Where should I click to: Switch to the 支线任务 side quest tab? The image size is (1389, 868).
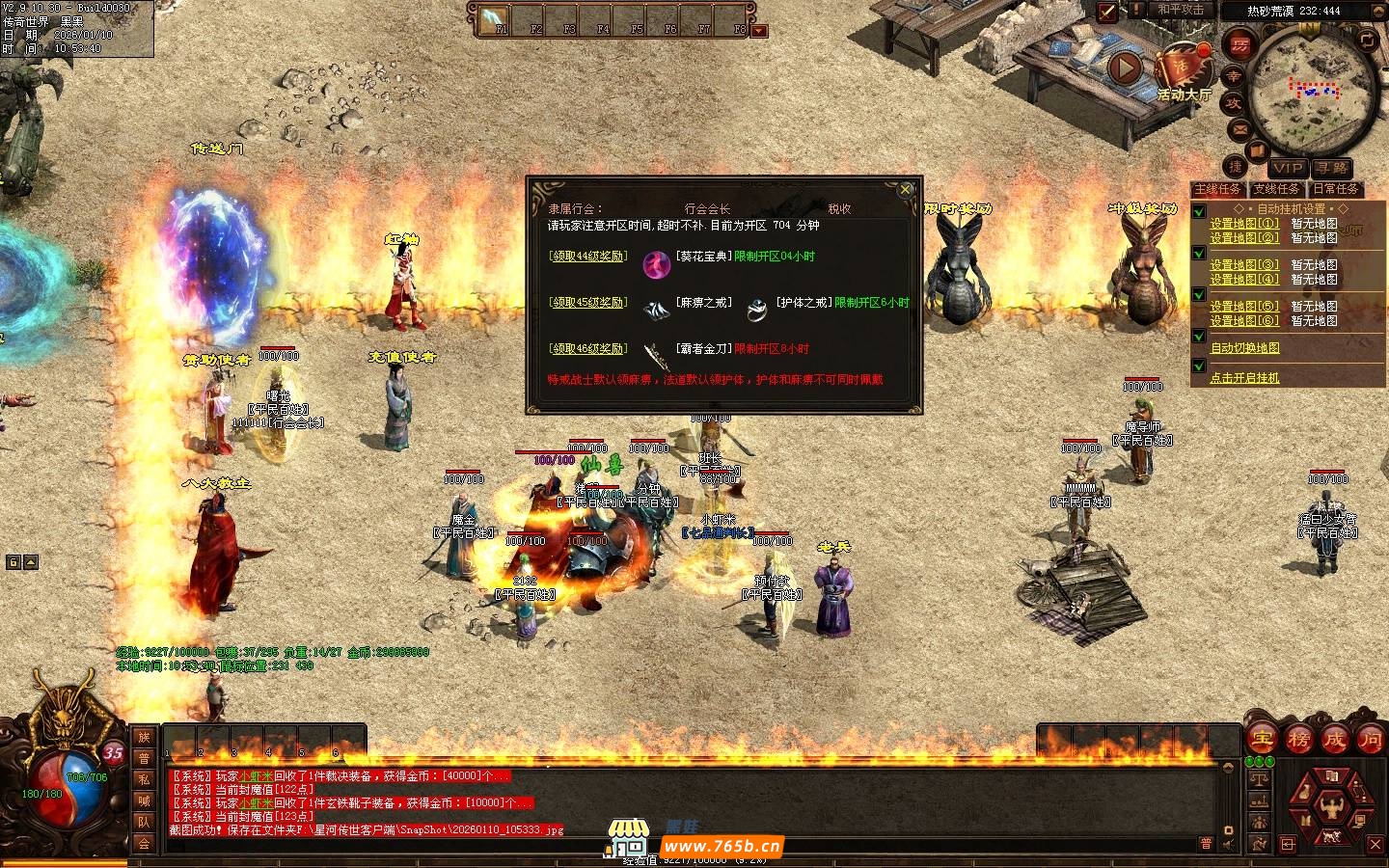coord(1276,189)
